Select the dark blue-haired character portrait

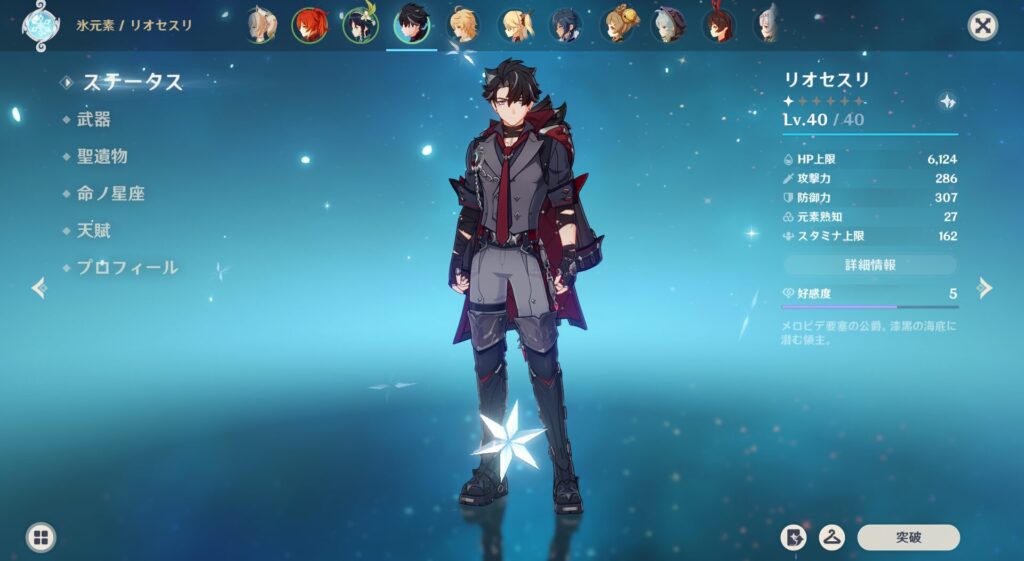click(x=566, y=25)
